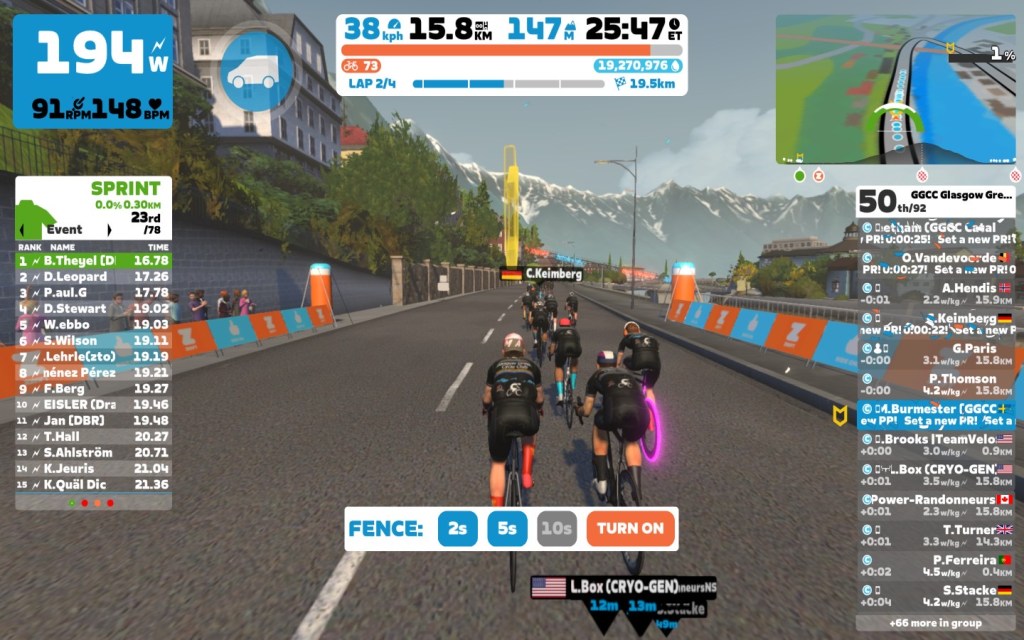Select B.Theyel's top sprint leaderboard row
Viewport: 1024px width, 640px height.
click(x=93, y=260)
